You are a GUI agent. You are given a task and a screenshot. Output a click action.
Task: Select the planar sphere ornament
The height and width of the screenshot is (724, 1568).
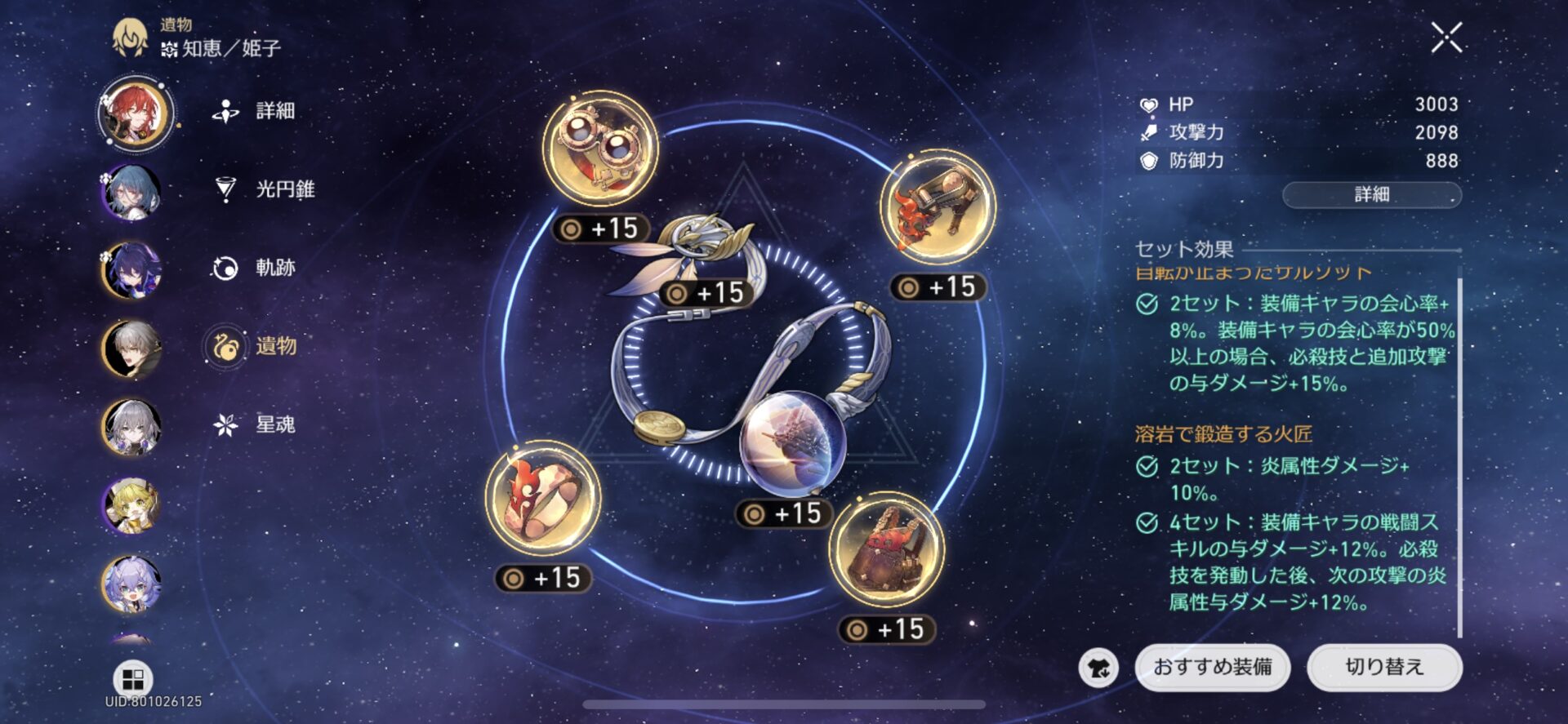click(790, 444)
